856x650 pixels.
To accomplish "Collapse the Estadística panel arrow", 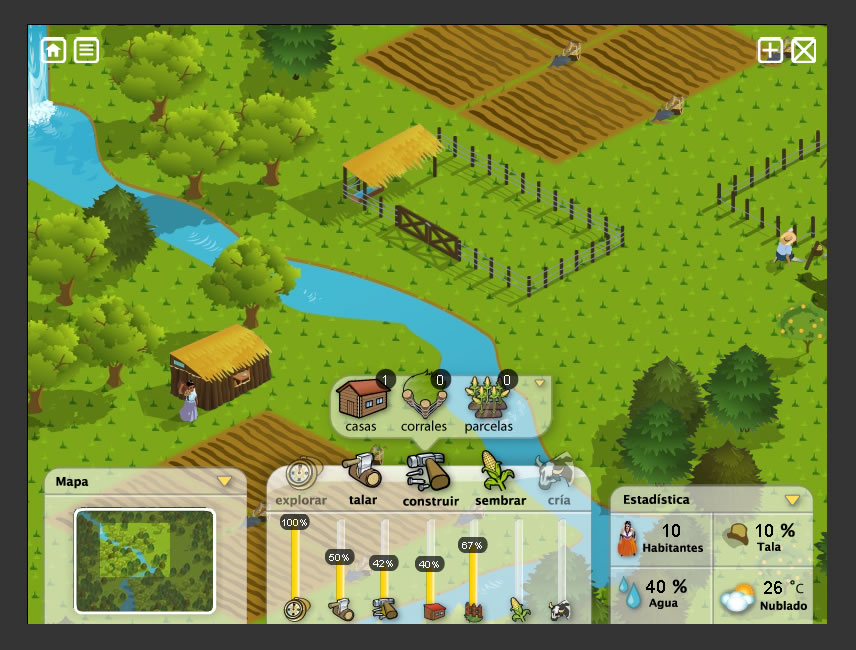I will [x=792, y=499].
